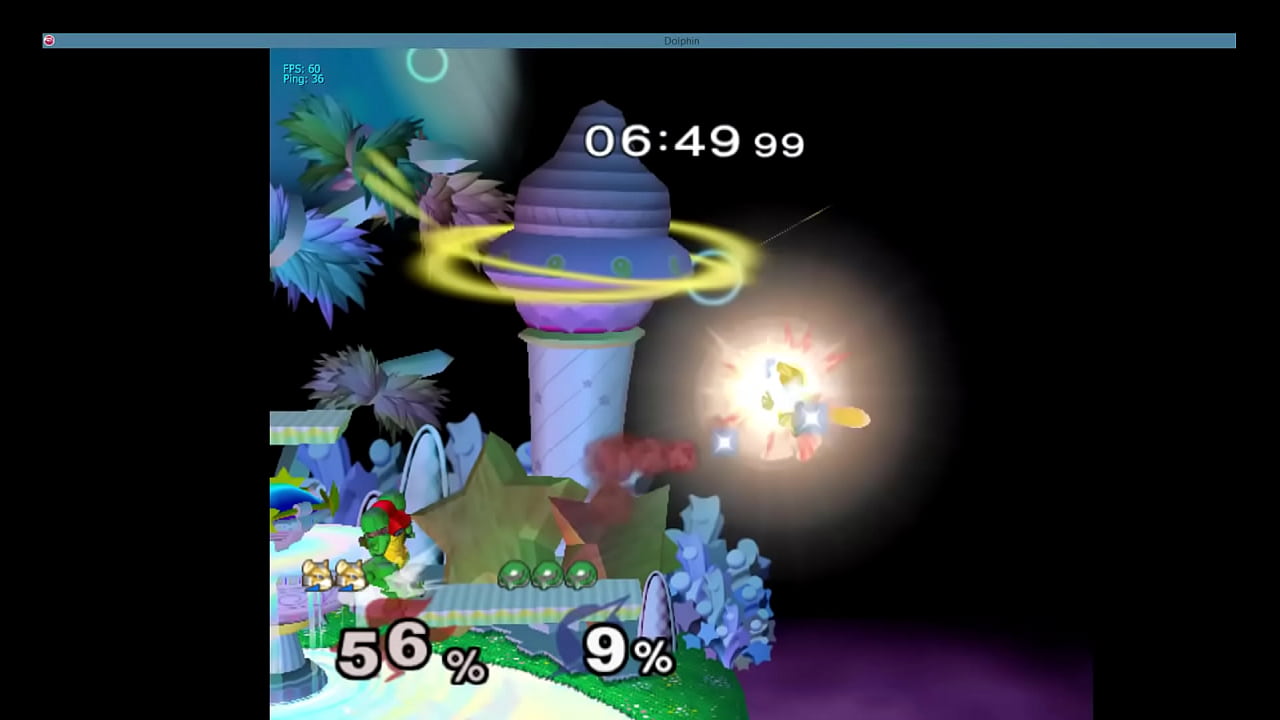Click the teal circle outline in the sky
Viewport: 1280px width, 720px height.
click(428, 65)
